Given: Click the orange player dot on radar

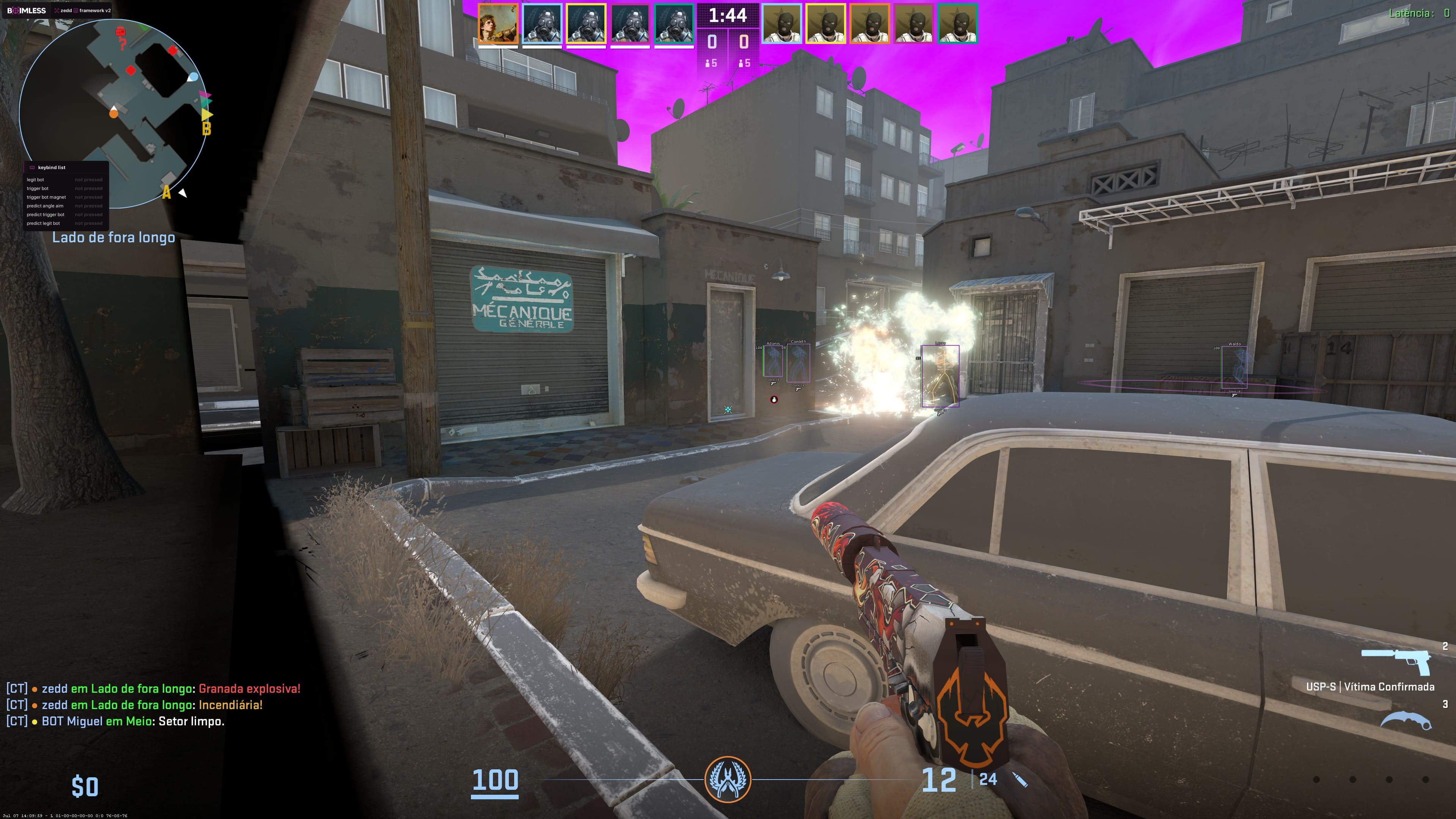Looking at the screenshot, I should (114, 114).
